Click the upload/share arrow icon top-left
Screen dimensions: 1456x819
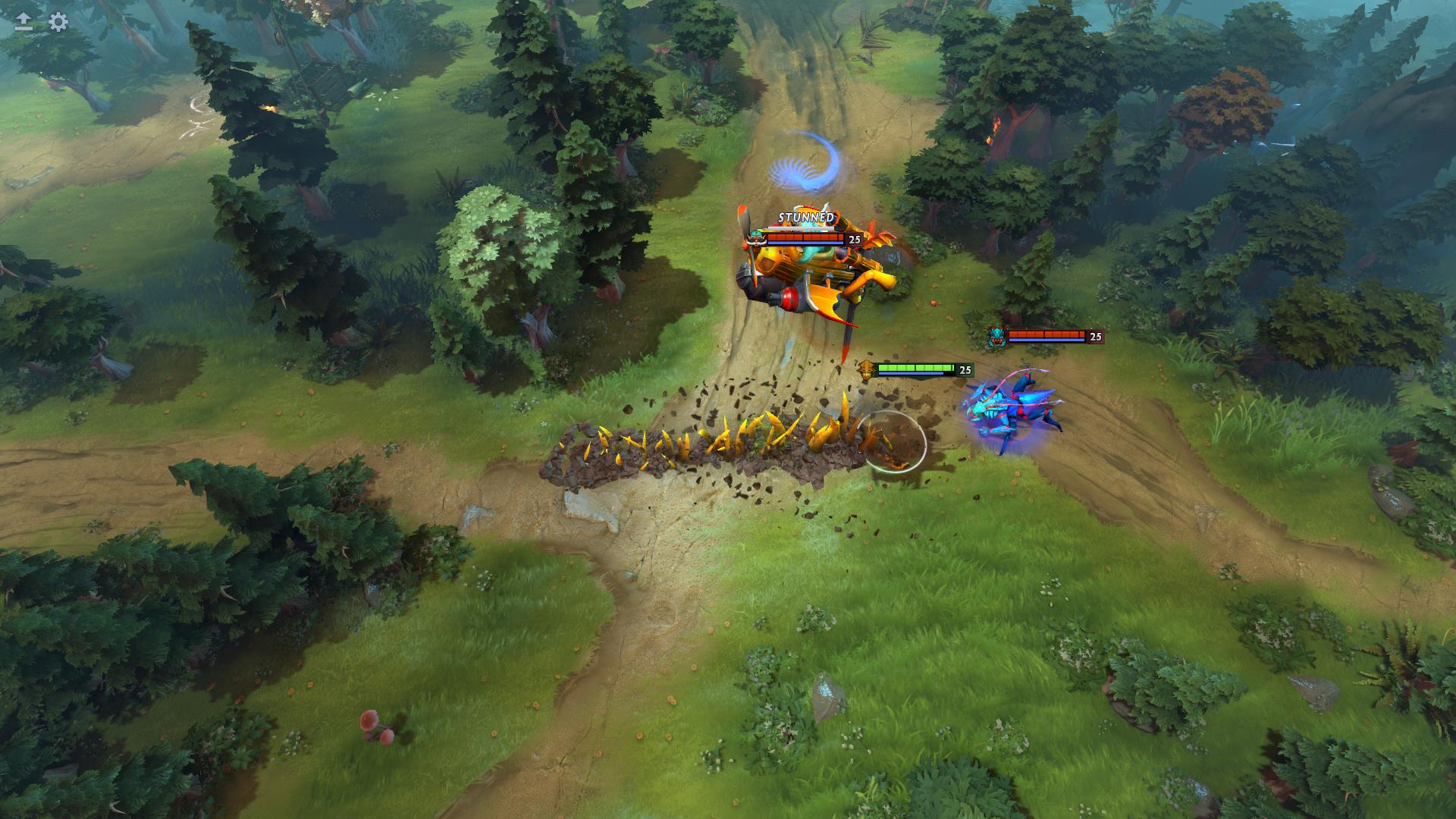click(x=22, y=17)
